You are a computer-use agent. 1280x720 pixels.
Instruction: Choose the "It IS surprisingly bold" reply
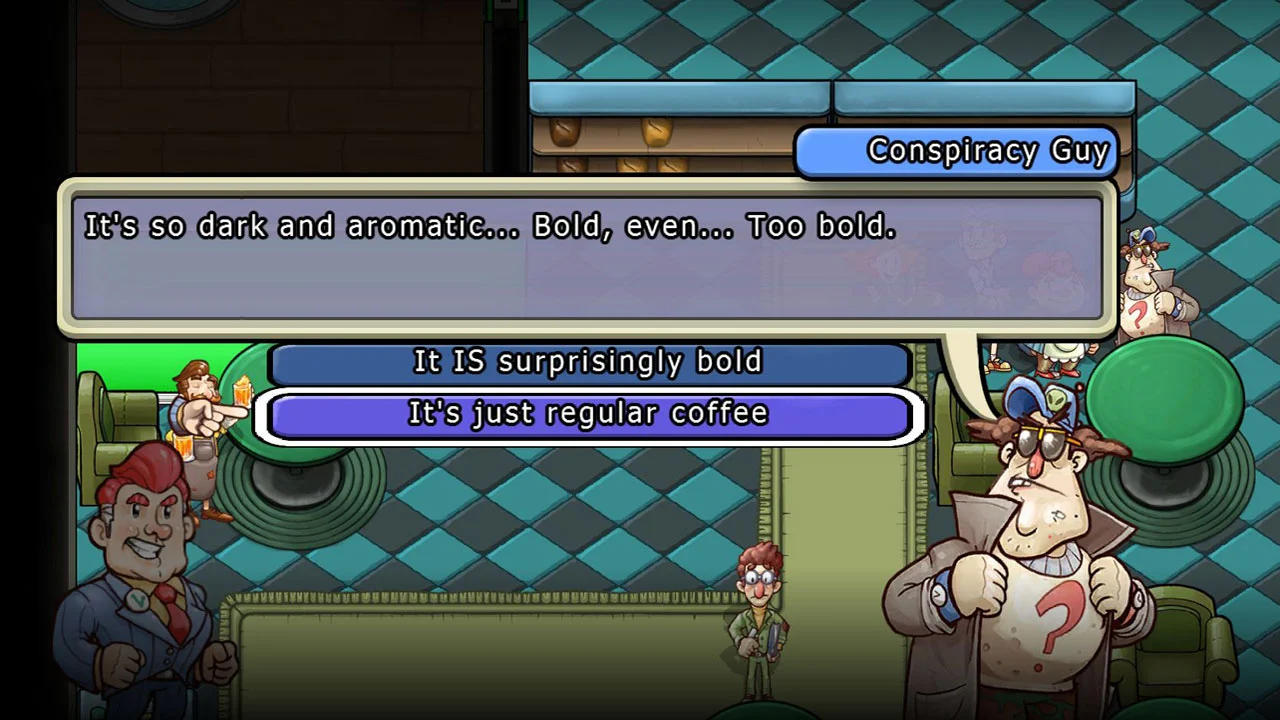tap(588, 362)
